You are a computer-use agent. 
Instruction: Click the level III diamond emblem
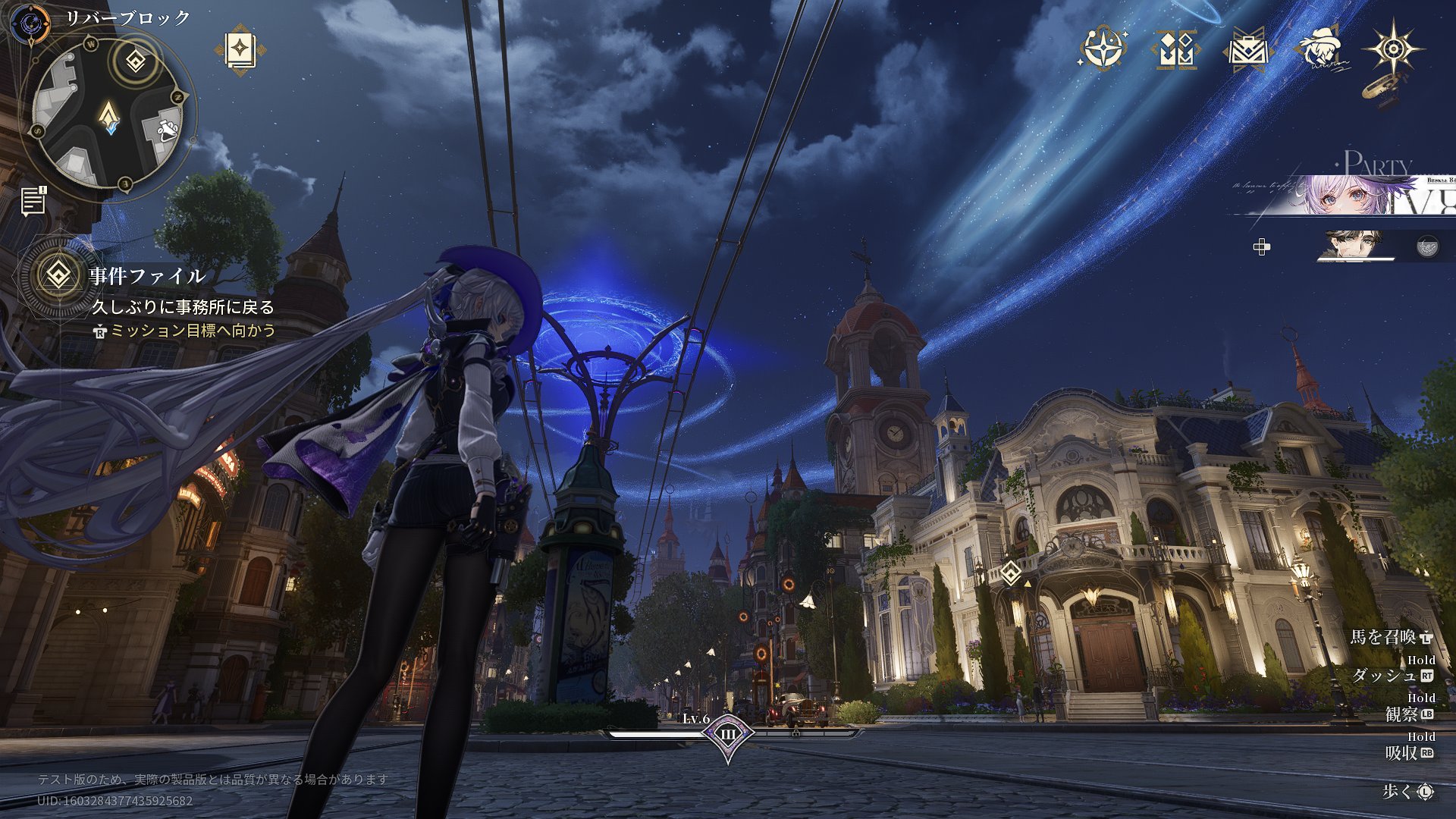point(728,734)
